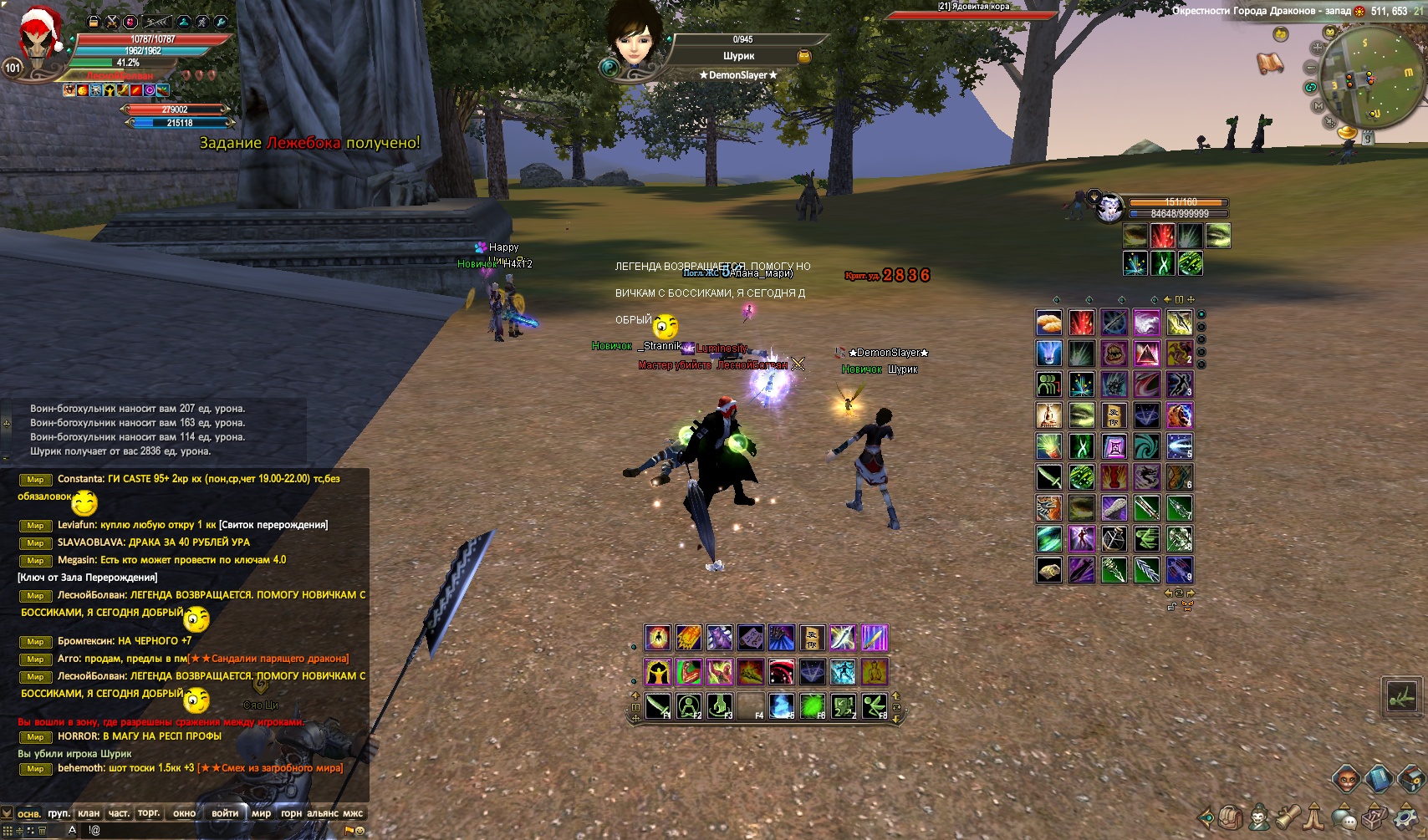Select the 'груп.' group chat tab
This screenshot has height=840, width=1428.
[59, 813]
